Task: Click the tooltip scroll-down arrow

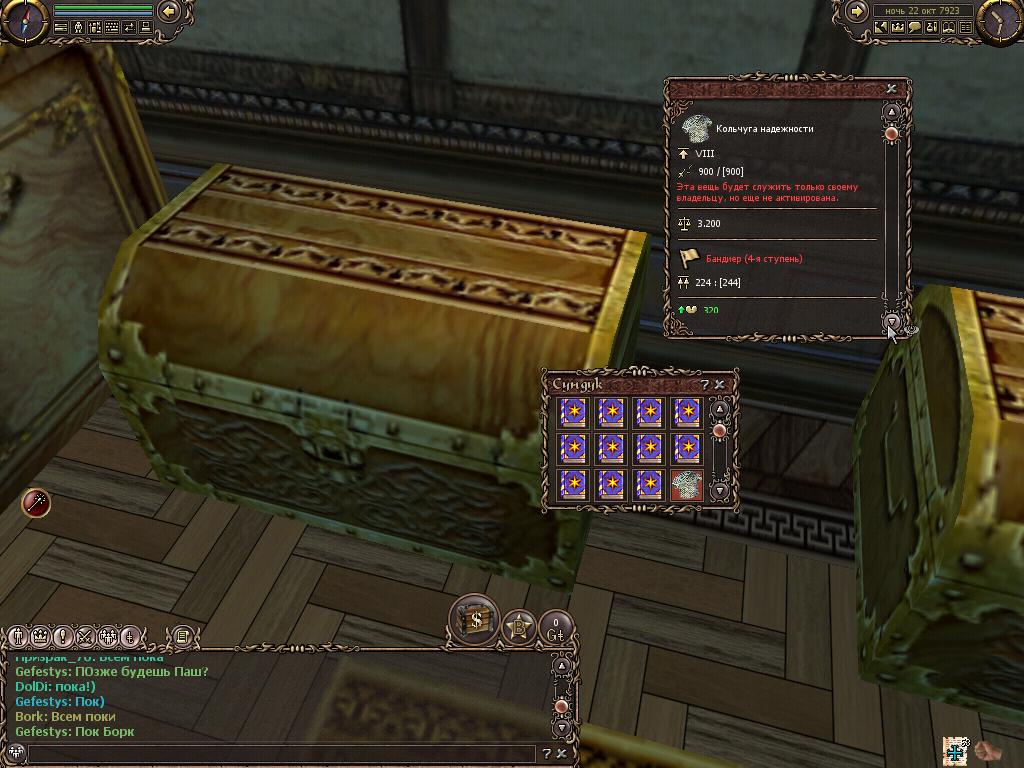Action: (892, 320)
